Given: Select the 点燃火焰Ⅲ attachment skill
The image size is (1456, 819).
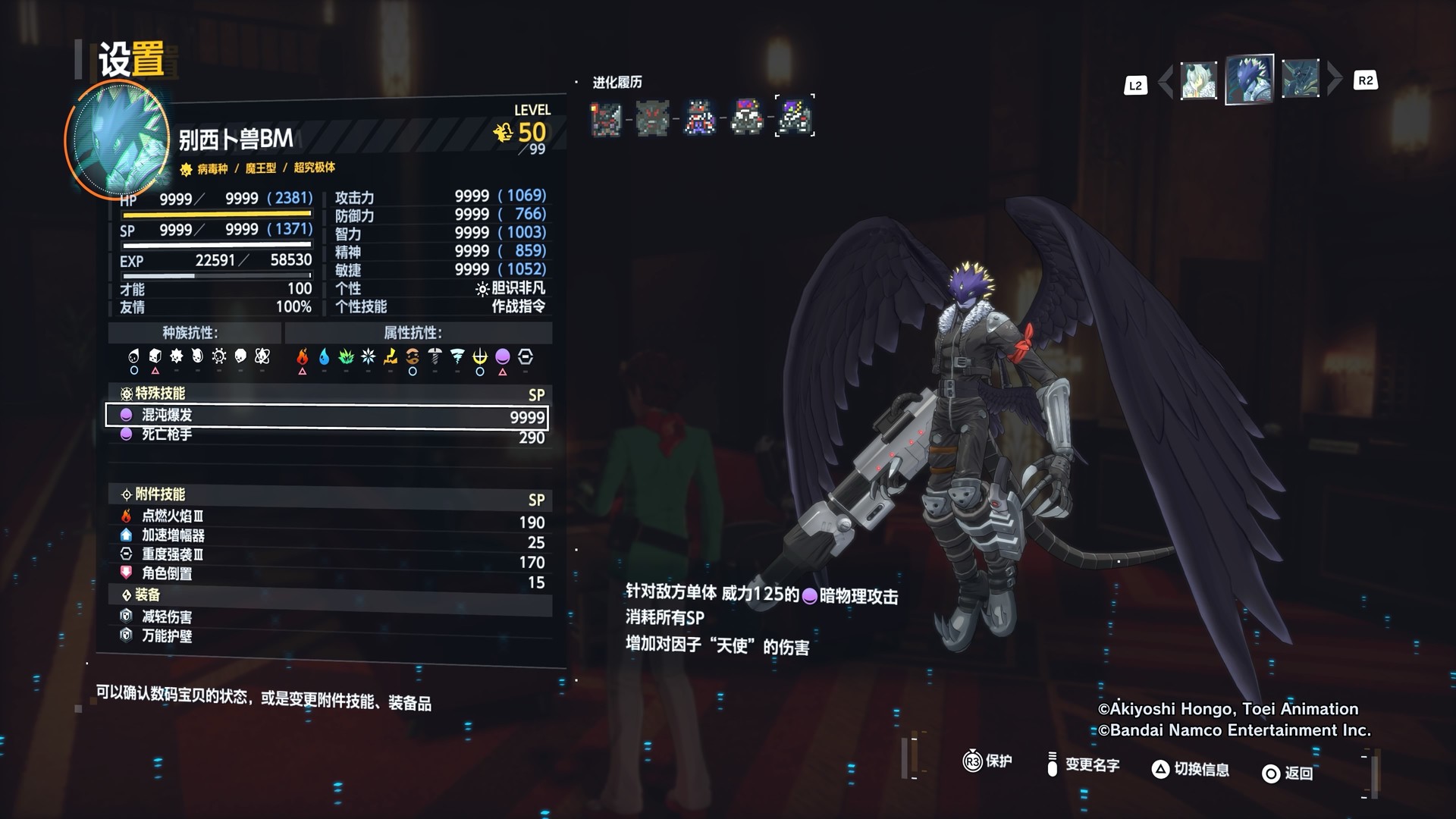Looking at the screenshot, I should (326, 516).
